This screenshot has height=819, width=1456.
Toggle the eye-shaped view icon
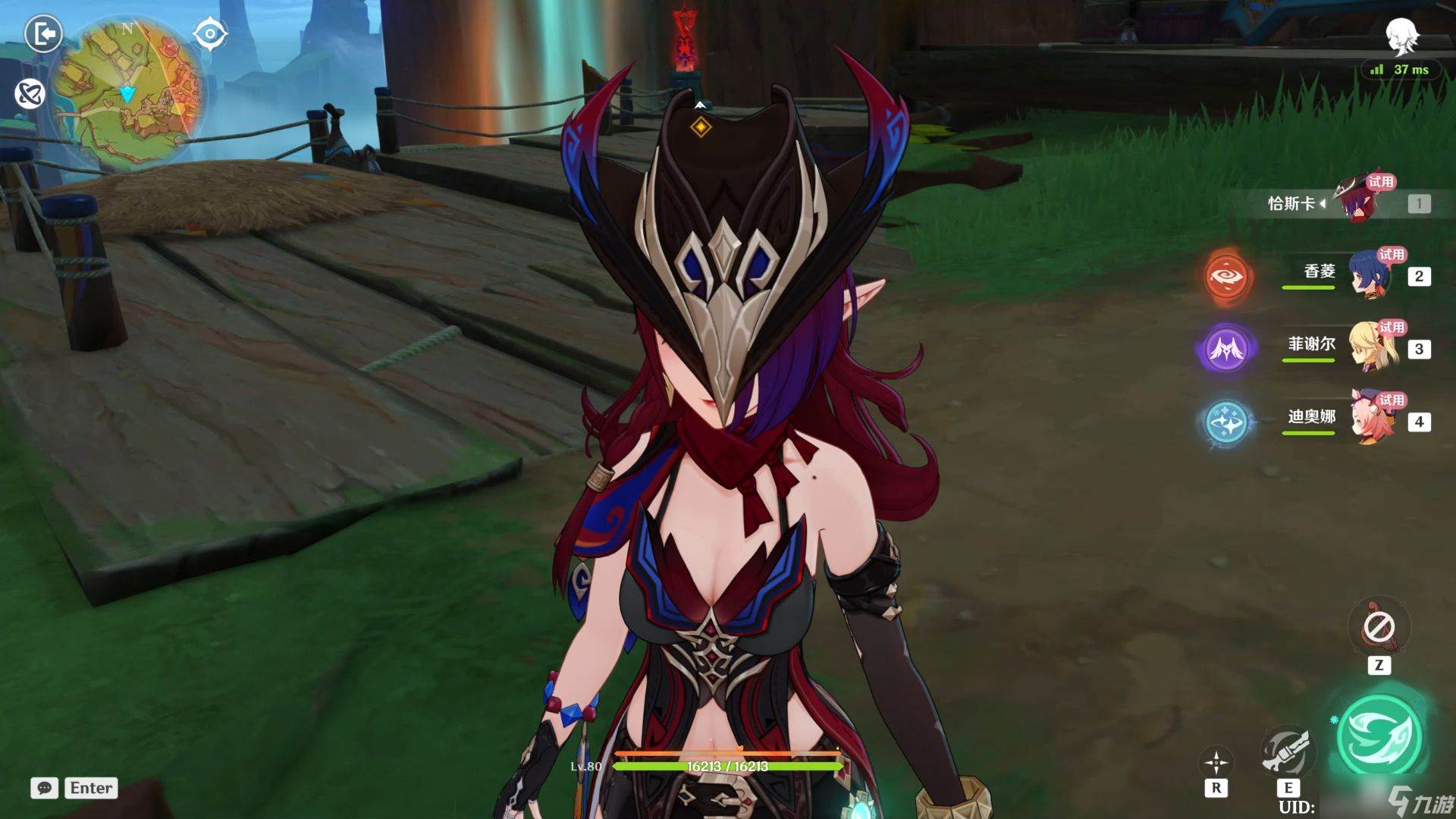point(210,34)
